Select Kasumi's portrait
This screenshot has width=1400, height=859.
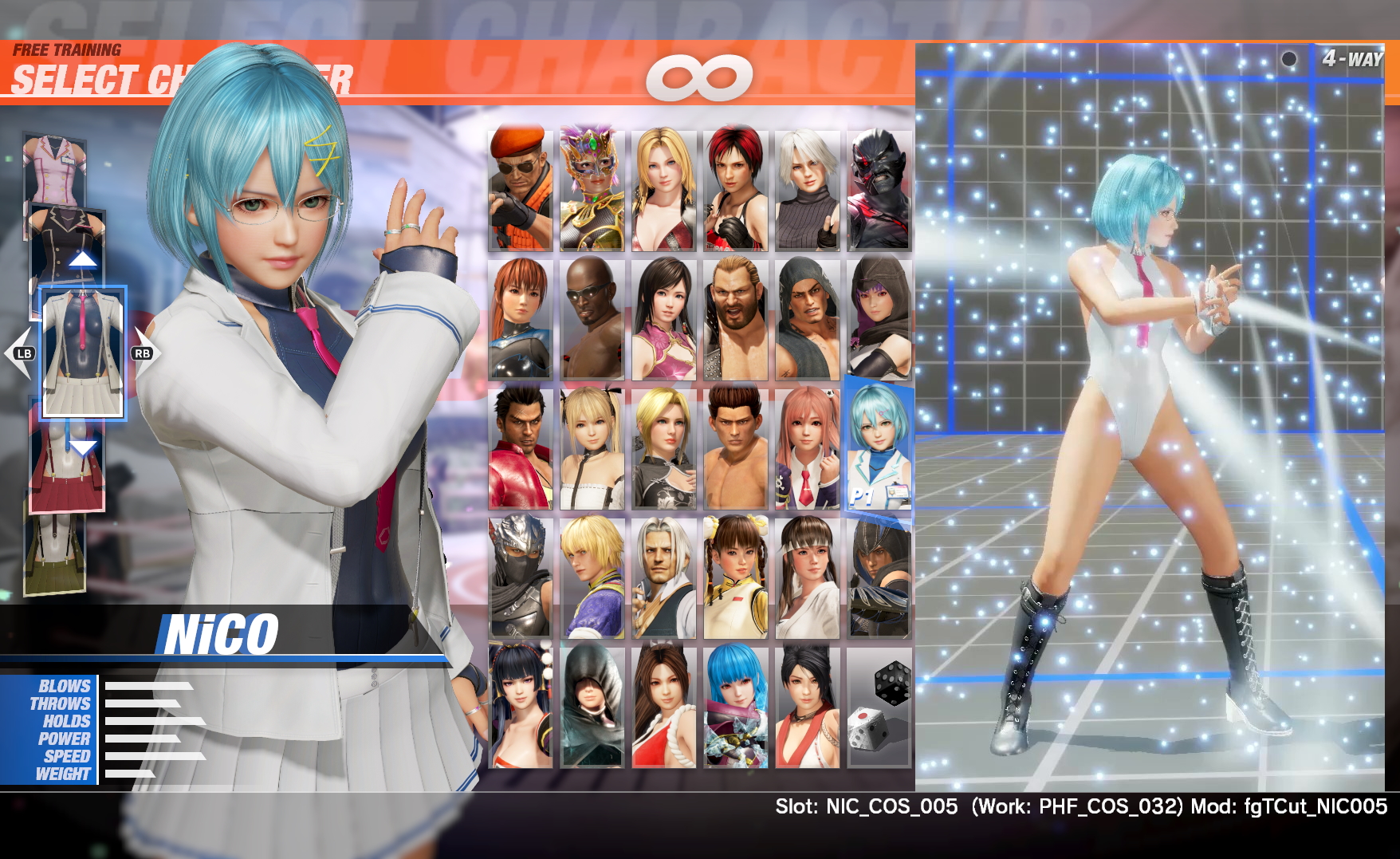click(x=520, y=319)
